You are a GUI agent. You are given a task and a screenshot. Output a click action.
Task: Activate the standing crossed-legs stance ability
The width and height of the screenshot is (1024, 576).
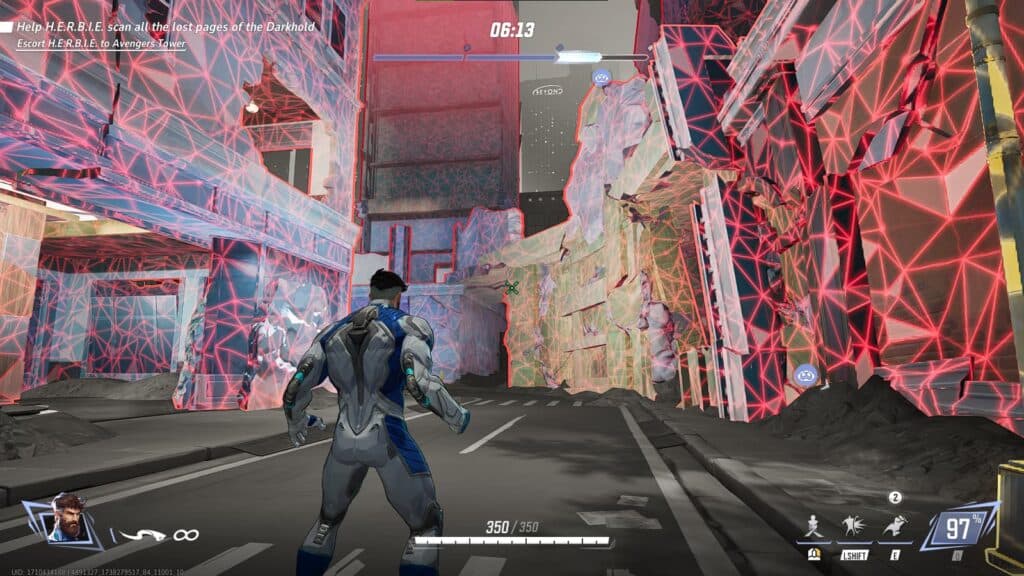[814, 523]
